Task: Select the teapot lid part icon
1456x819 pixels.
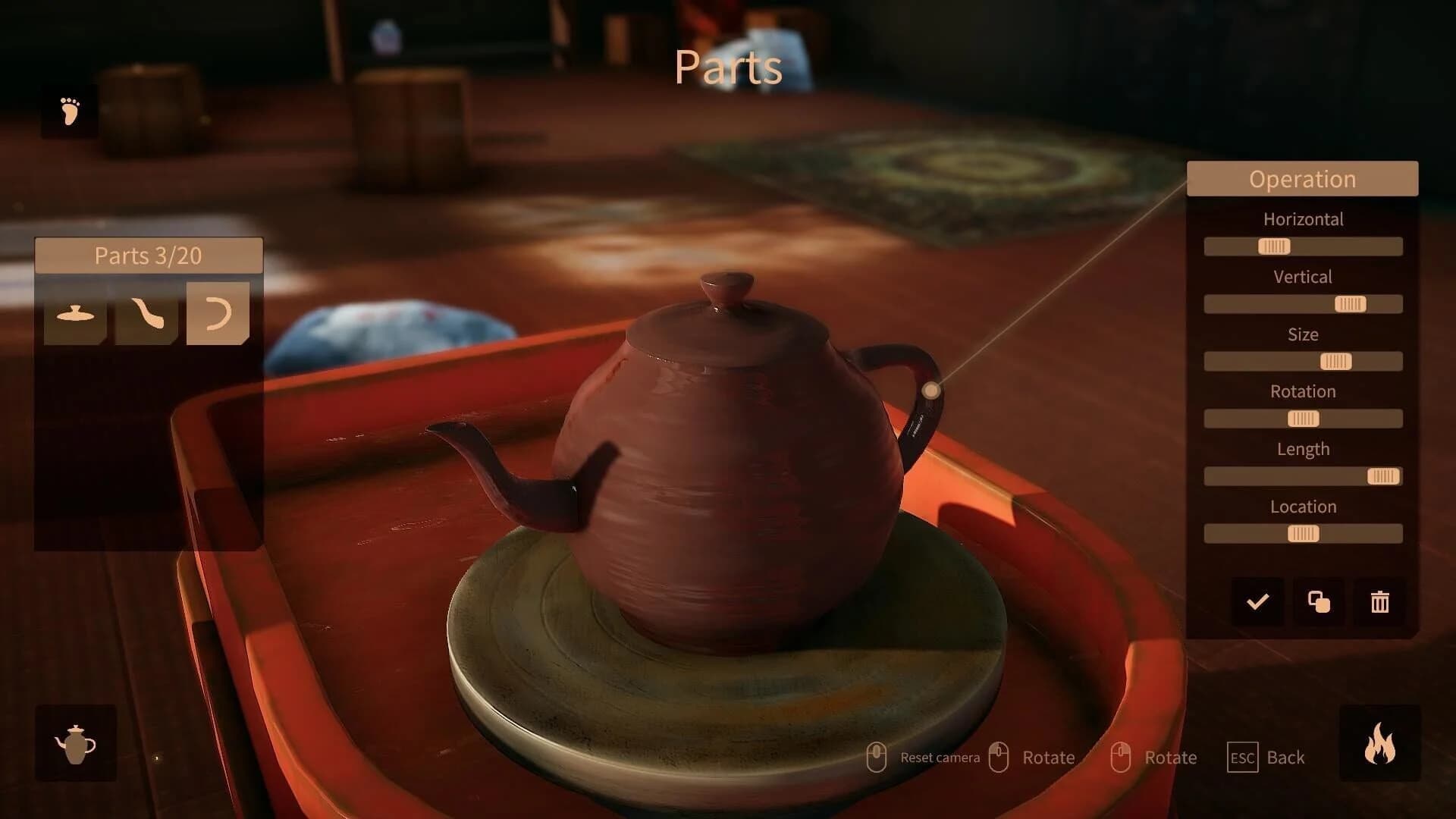Action: click(74, 312)
